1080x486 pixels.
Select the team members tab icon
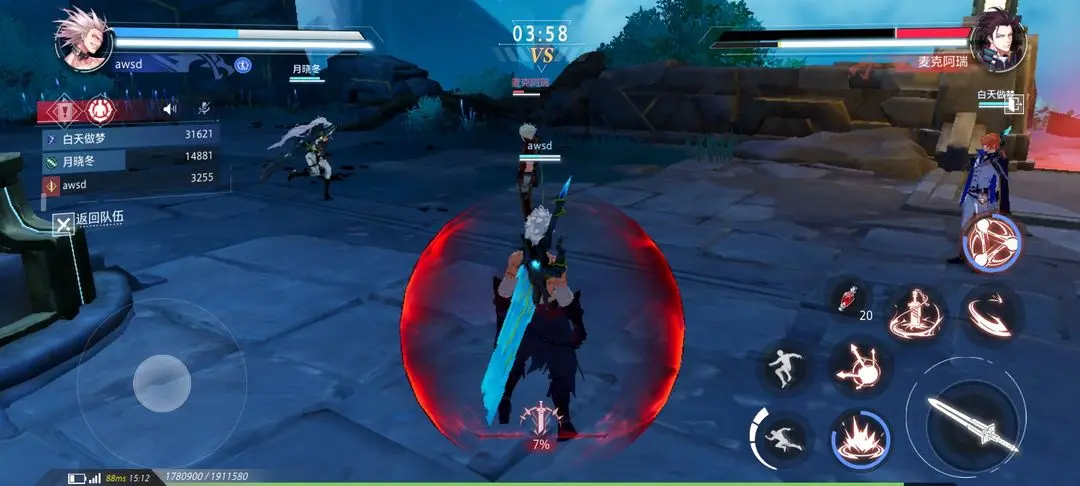point(99,110)
